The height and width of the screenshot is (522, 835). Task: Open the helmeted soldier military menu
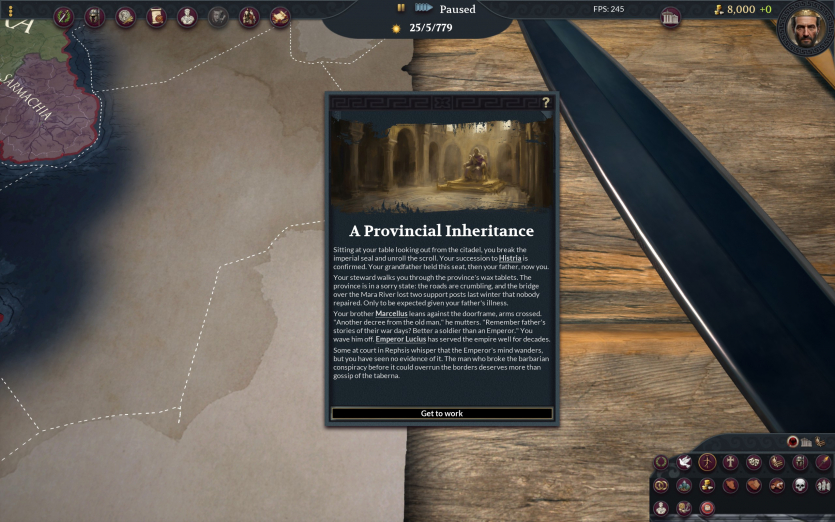tap(95, 17)
